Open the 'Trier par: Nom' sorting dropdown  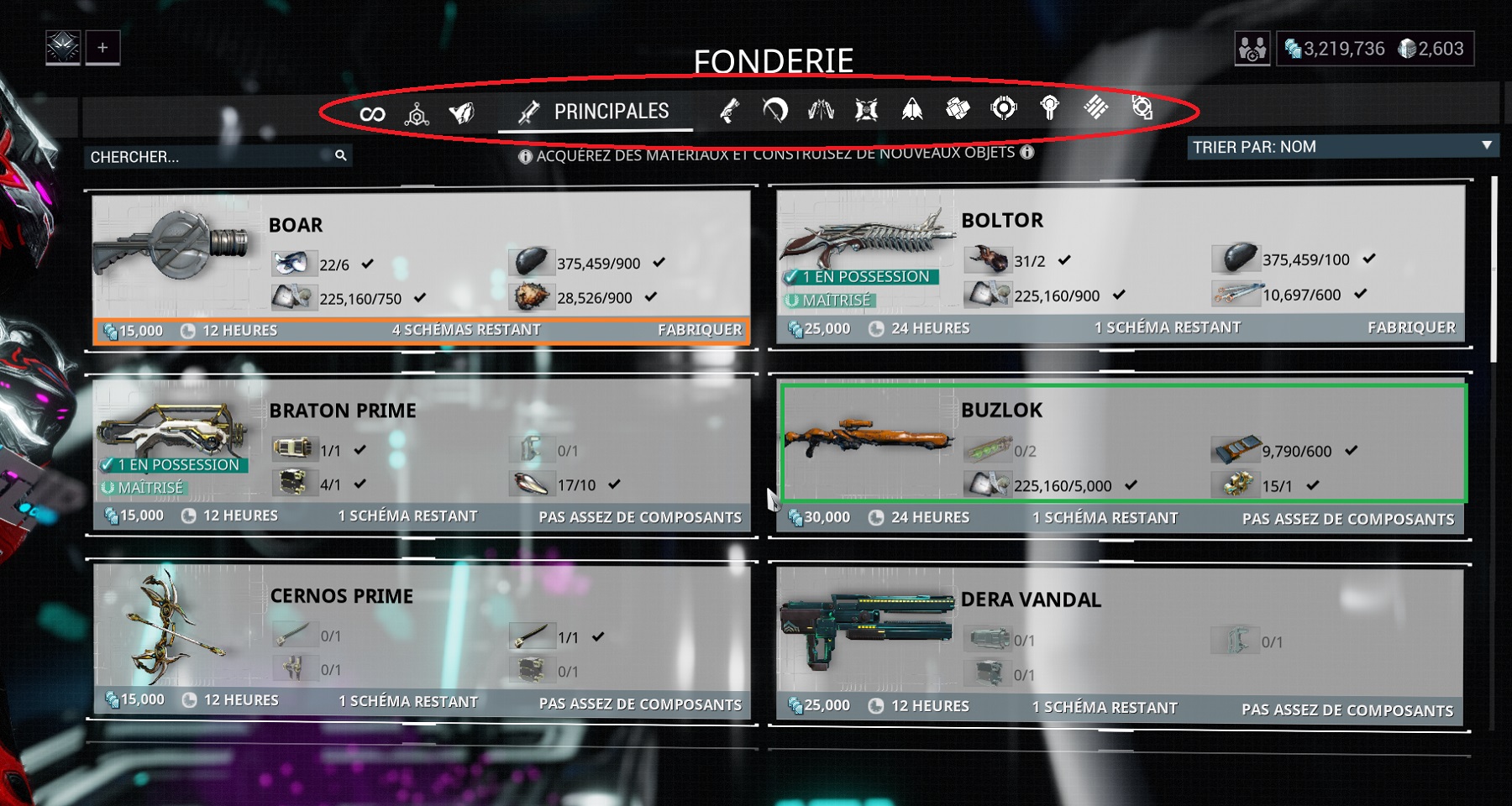1341,145
